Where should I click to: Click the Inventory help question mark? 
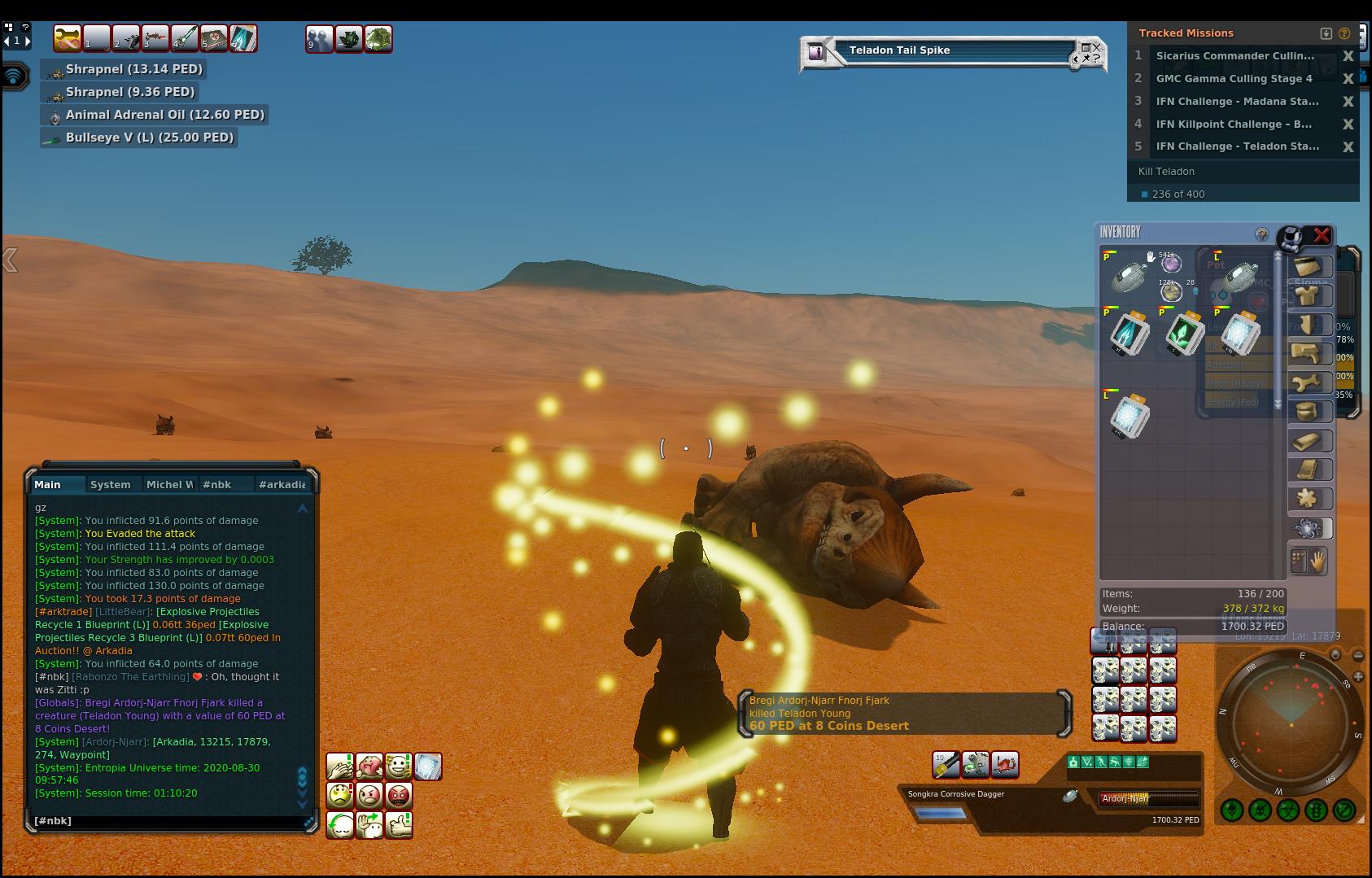1261,234
